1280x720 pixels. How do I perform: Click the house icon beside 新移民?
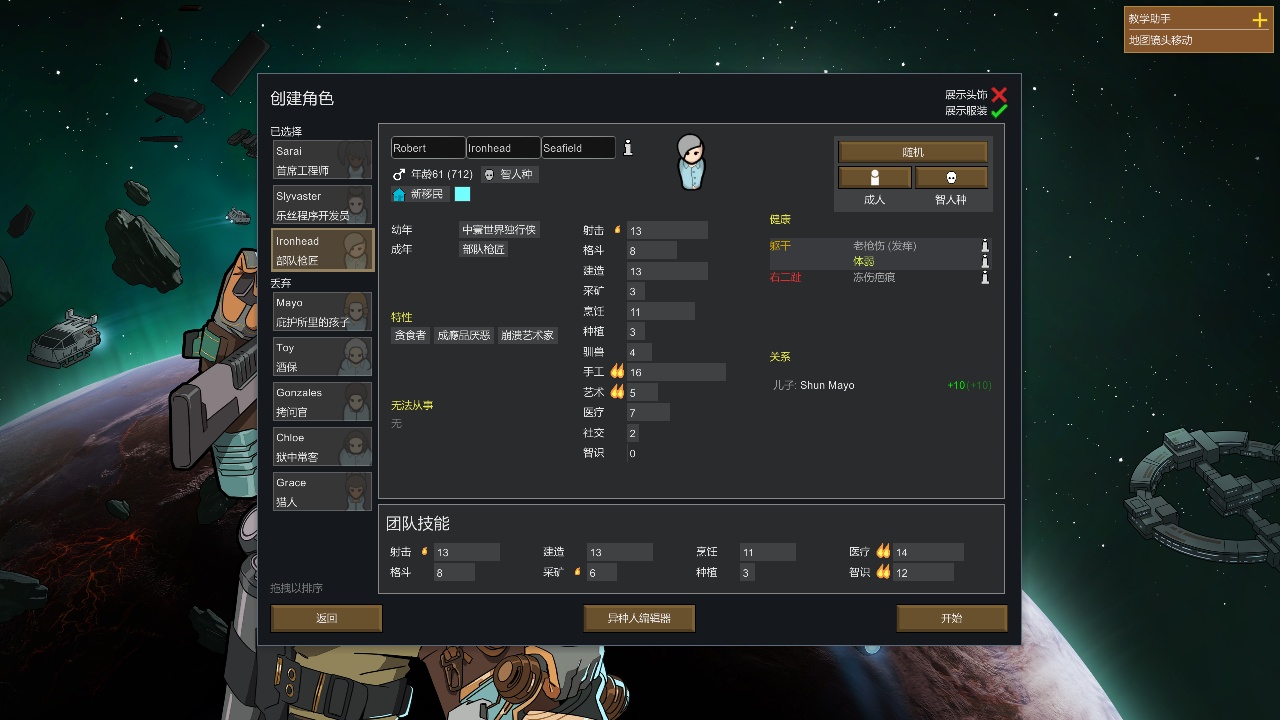pos(400,195)
